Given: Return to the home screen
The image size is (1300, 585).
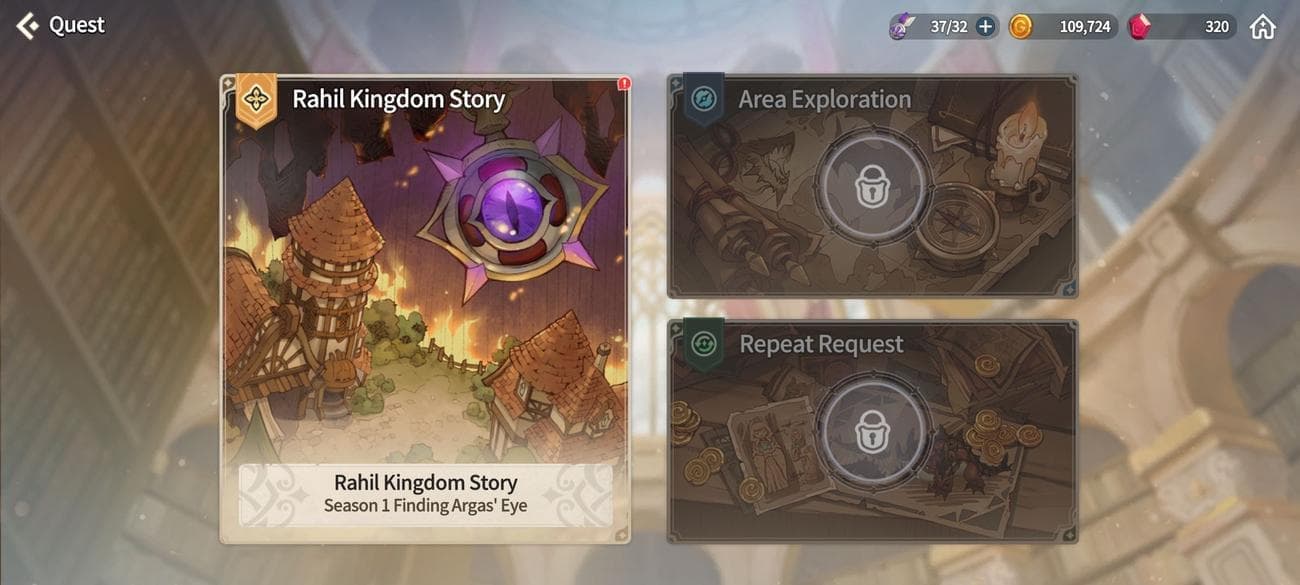Looking at the screenshot, I should pos(1263,27).
